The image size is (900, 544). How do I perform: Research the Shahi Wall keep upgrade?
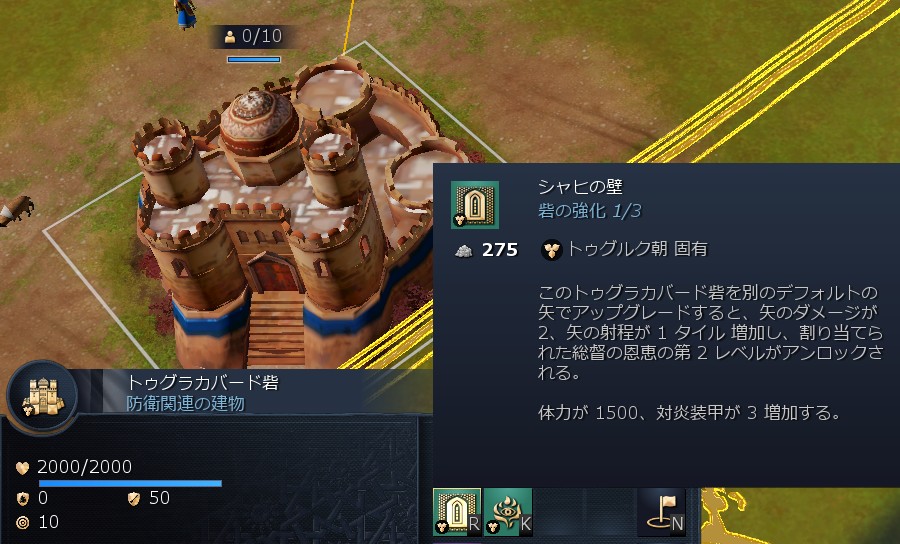pos(456,511)
